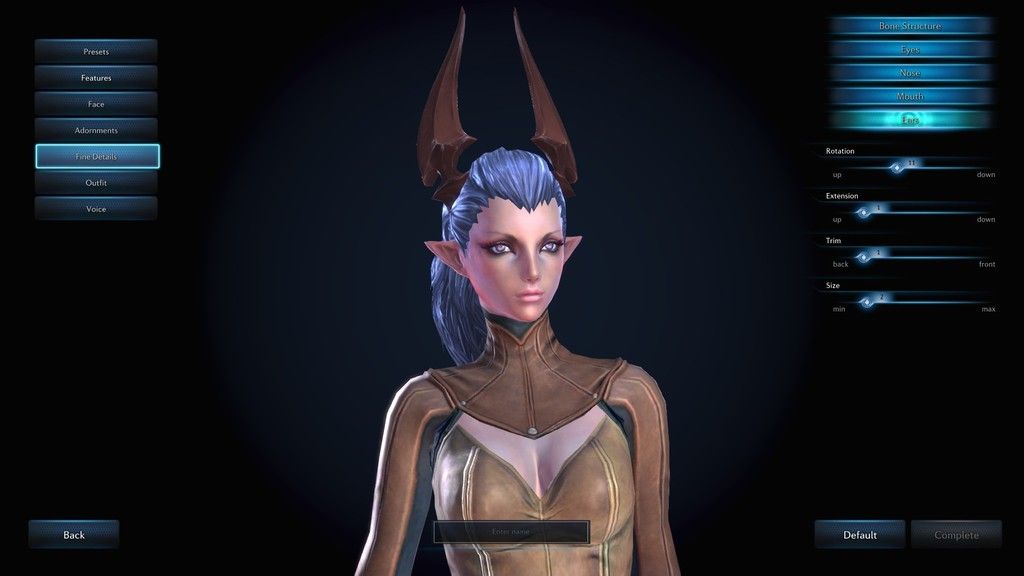Click the Complete button
Viewport: 1024px width, 576px height.
[956, 535]
